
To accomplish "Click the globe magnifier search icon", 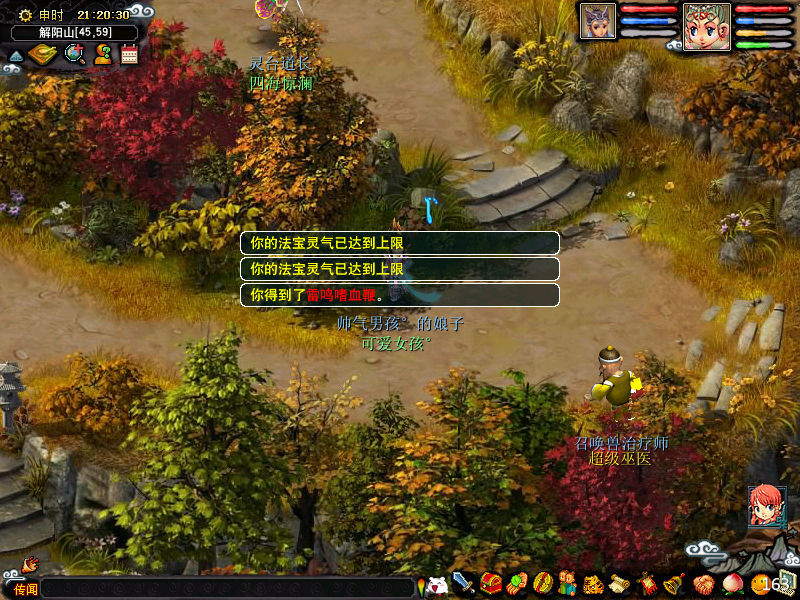I will 75,54.
